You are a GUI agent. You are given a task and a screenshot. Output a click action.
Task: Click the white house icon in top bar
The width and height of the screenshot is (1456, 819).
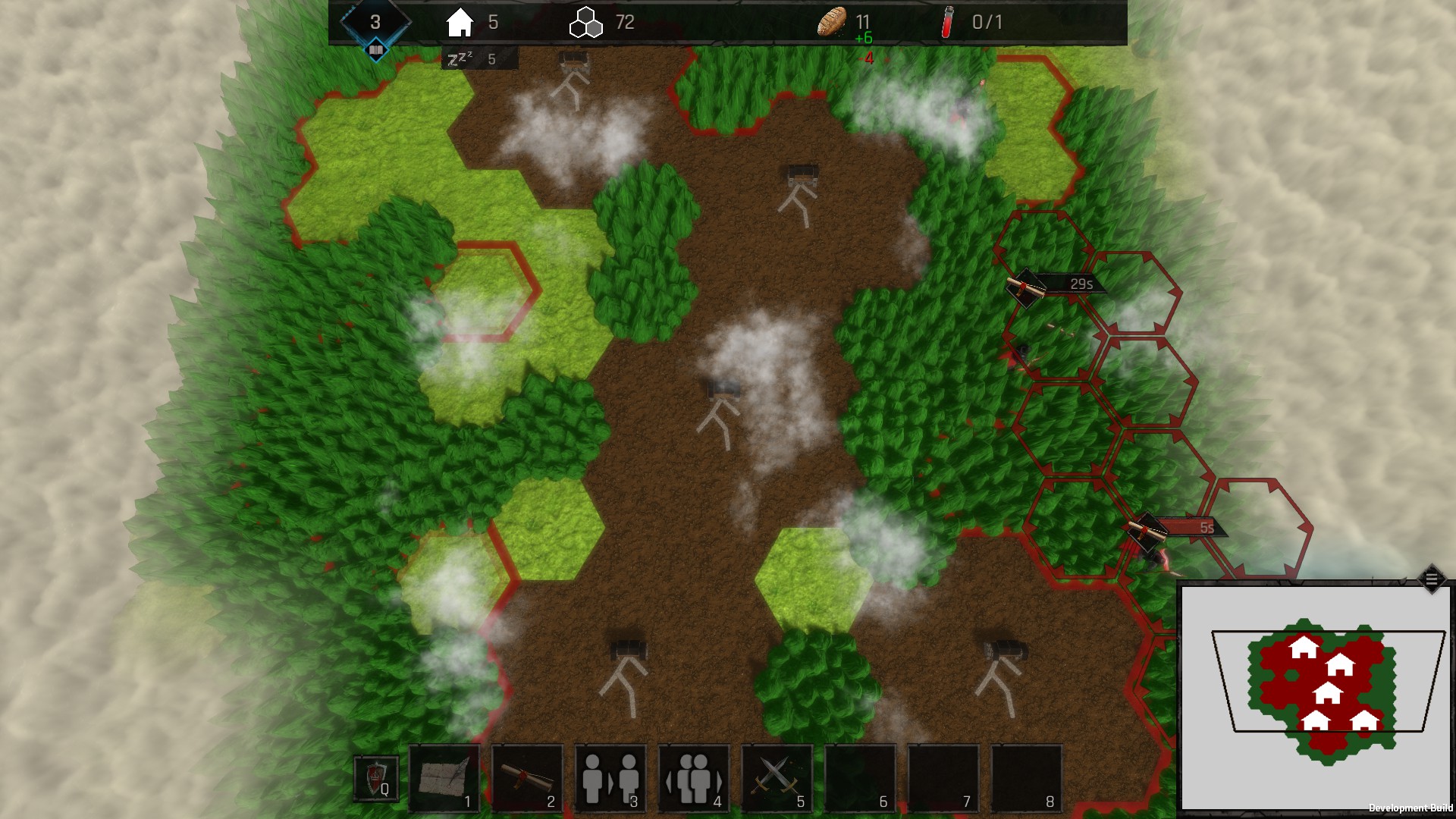(460, 23)
